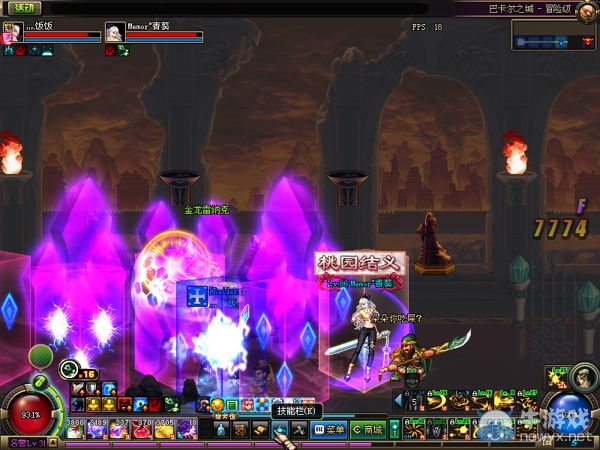Open the dungeon minimap

click(554, 36)
